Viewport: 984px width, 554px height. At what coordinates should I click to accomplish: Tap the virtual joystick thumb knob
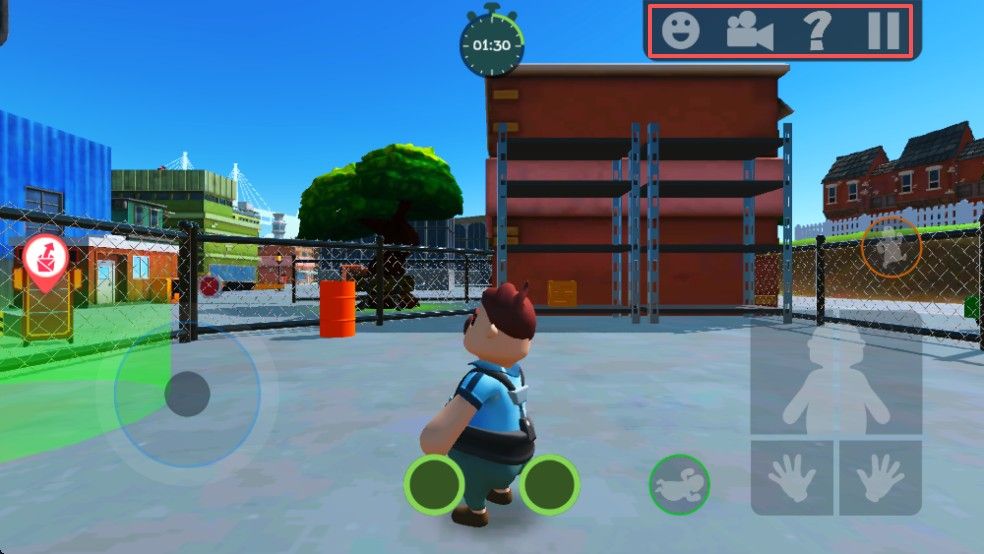[x=187, y=394]
